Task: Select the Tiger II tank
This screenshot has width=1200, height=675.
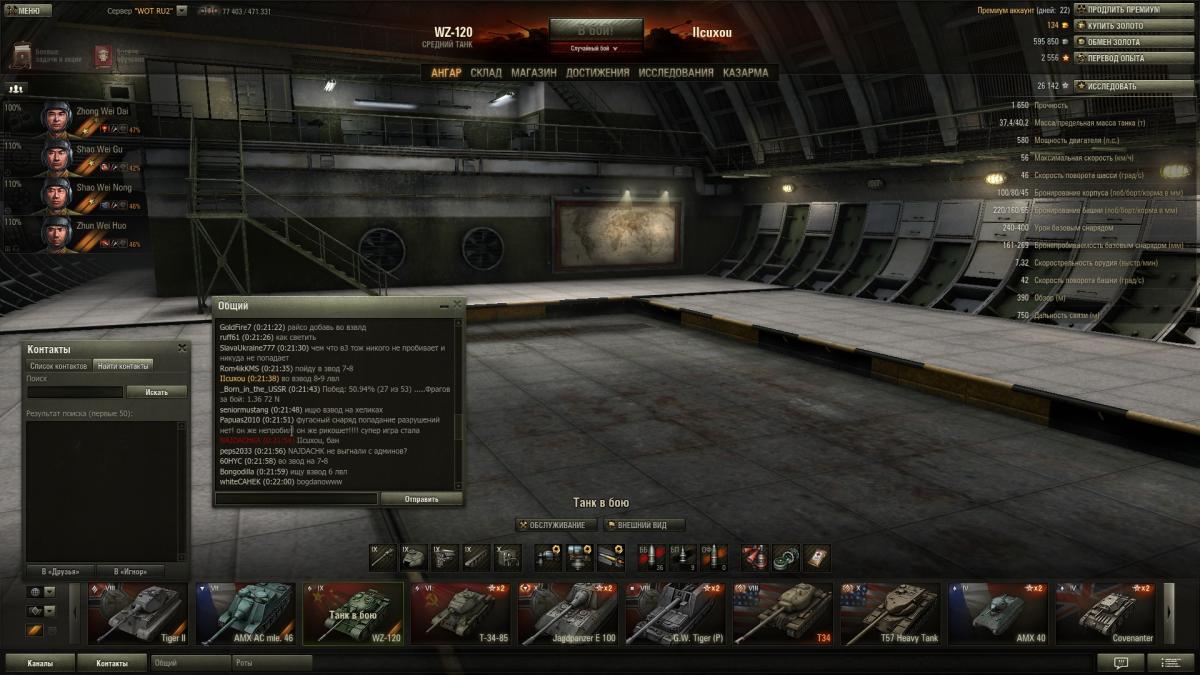Action: click(138, 614)
